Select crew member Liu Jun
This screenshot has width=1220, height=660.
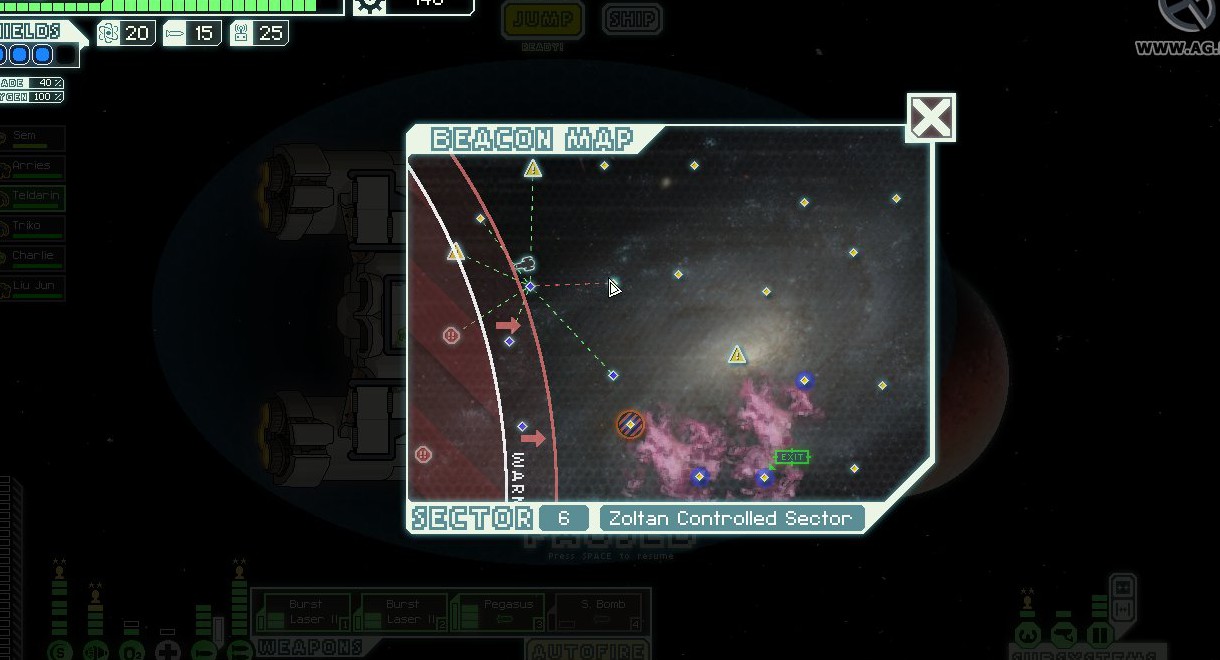coord(34,288)
